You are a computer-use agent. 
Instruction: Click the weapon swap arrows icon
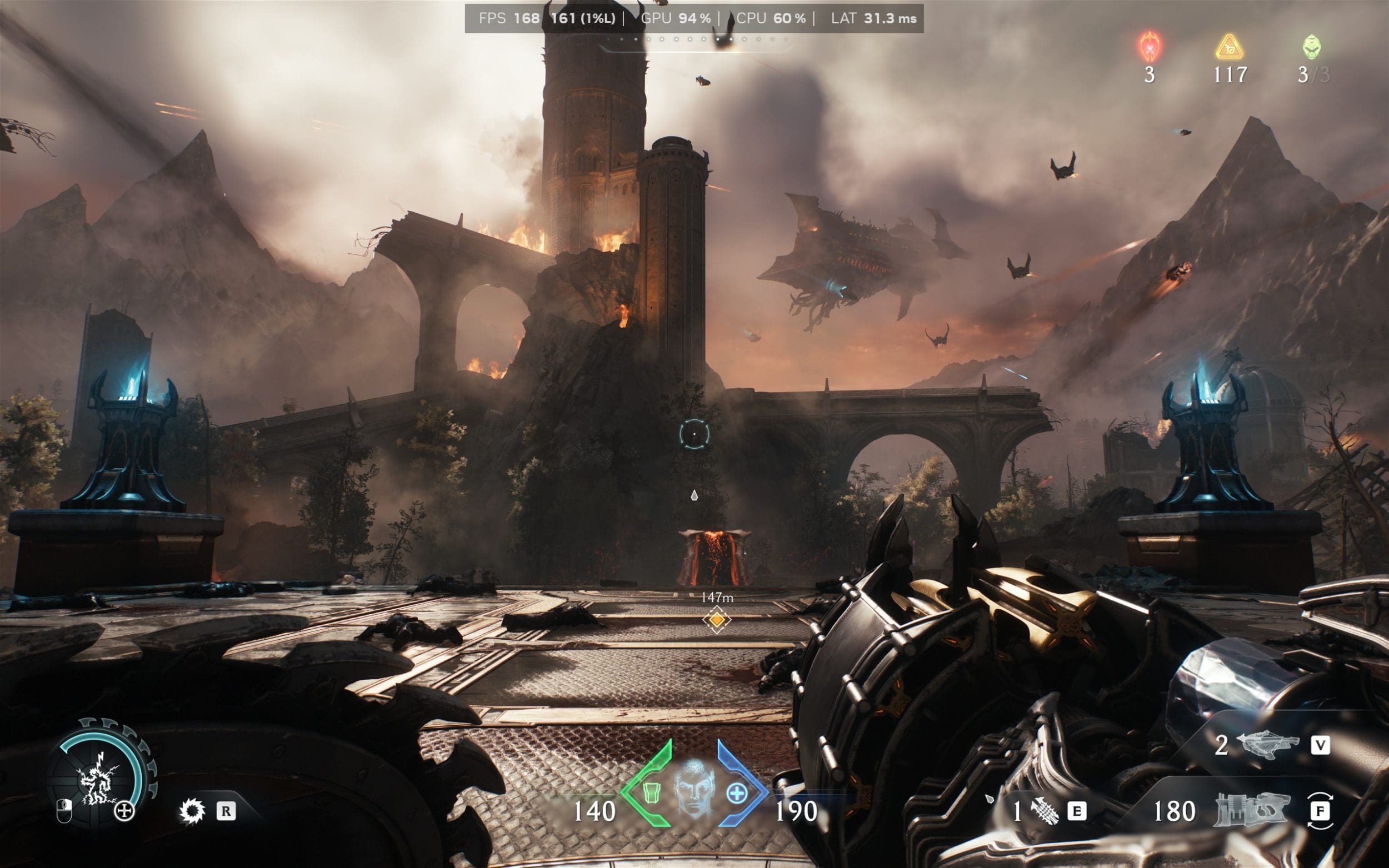point(1320,811)
